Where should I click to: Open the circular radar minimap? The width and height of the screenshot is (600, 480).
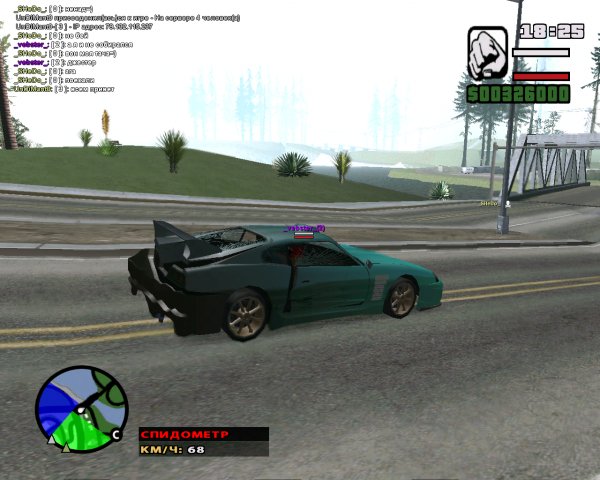coord(81,409)
